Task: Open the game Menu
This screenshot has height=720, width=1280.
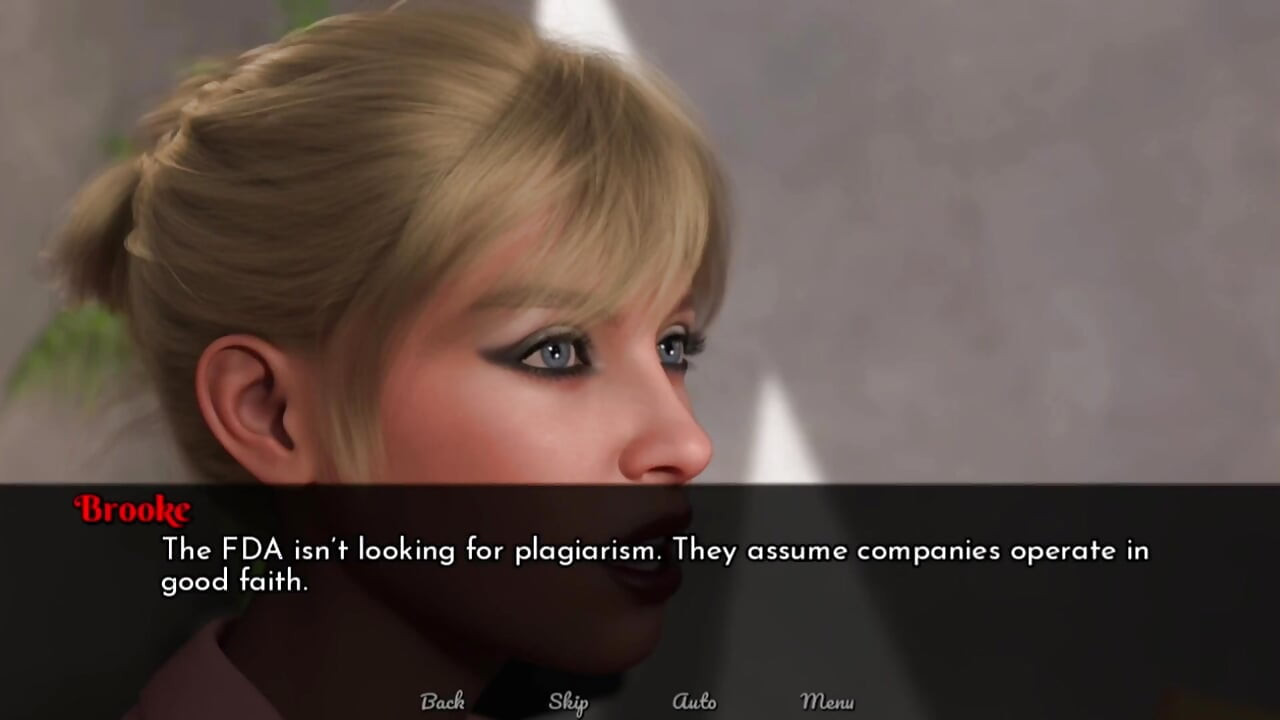Action: (x=827, y=702)
